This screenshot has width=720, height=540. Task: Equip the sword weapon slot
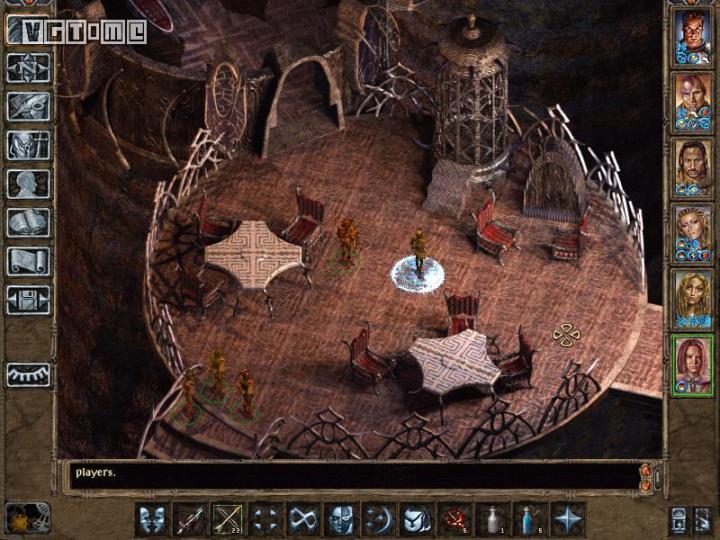190,519
